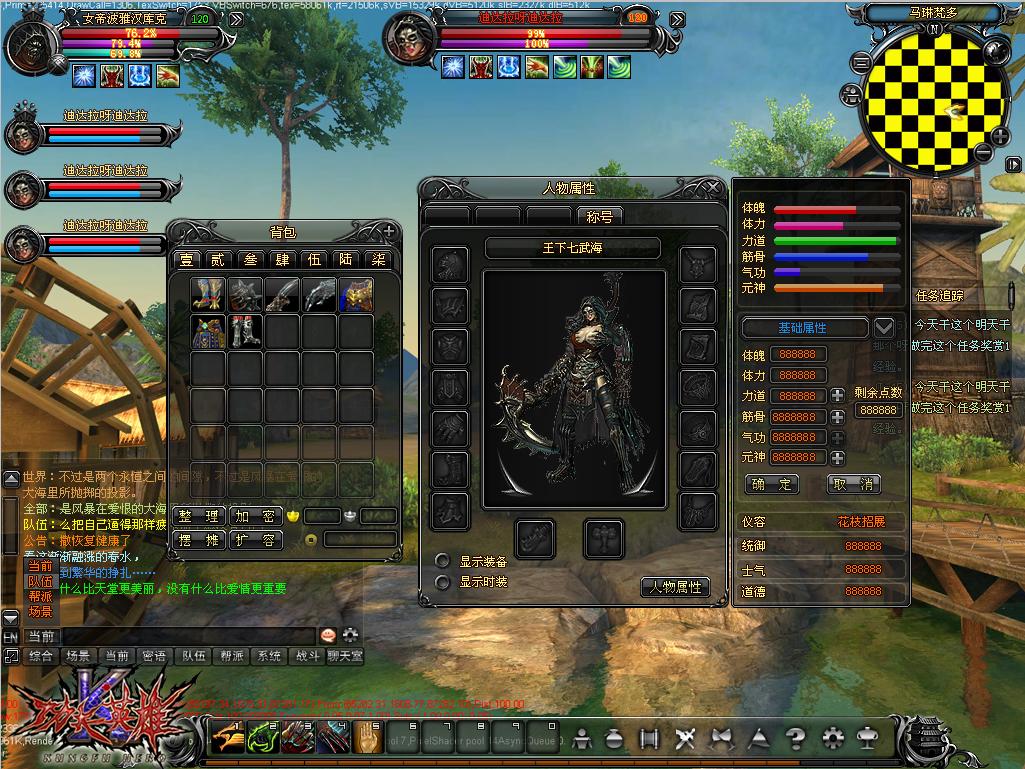Select the blue-gold chest armor in bag

point(355,294)
